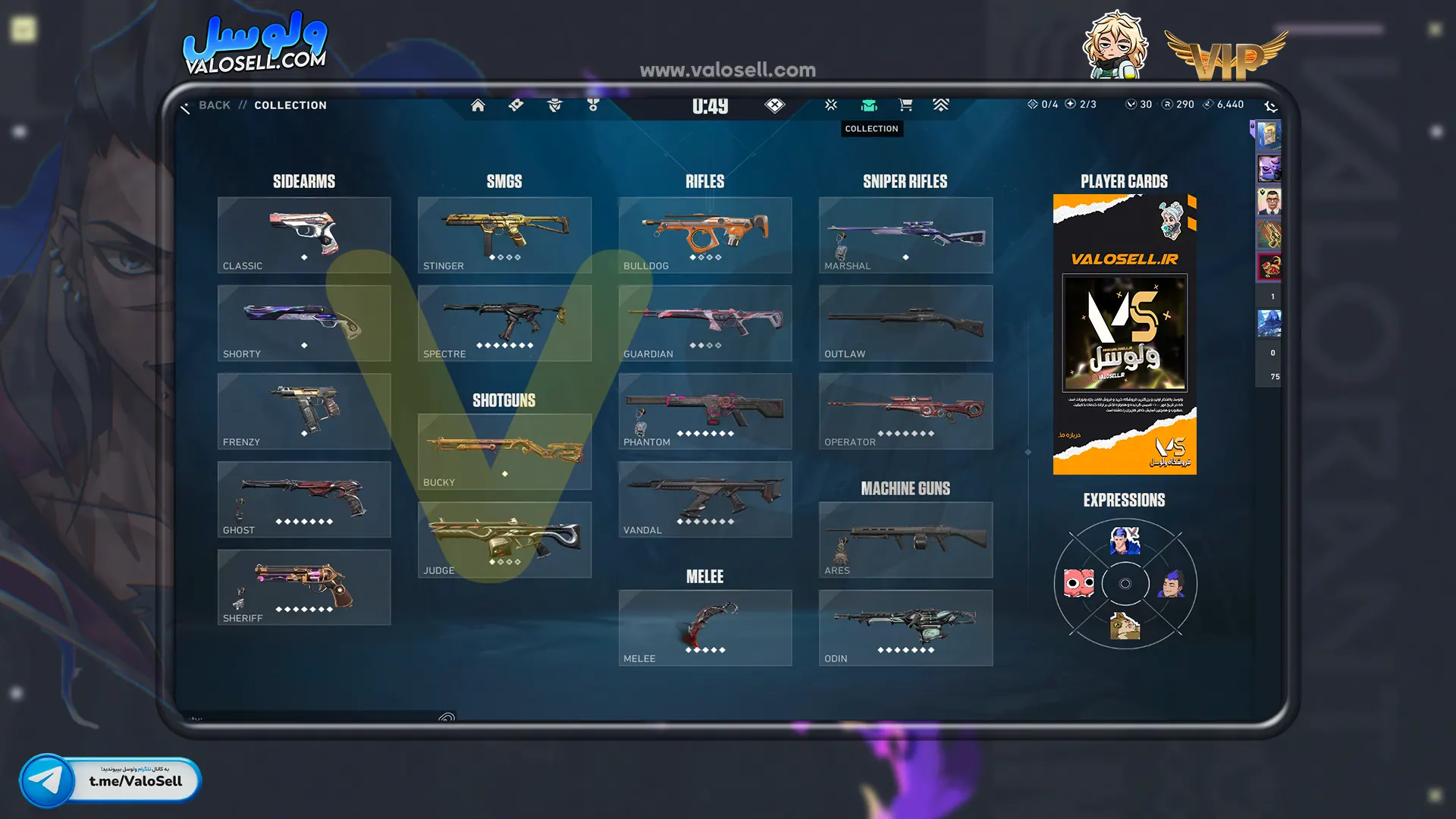Open the Frenzy weapon slot
Image resolution: width=1456 pixels, height=819 pixels.
[304, 411]
